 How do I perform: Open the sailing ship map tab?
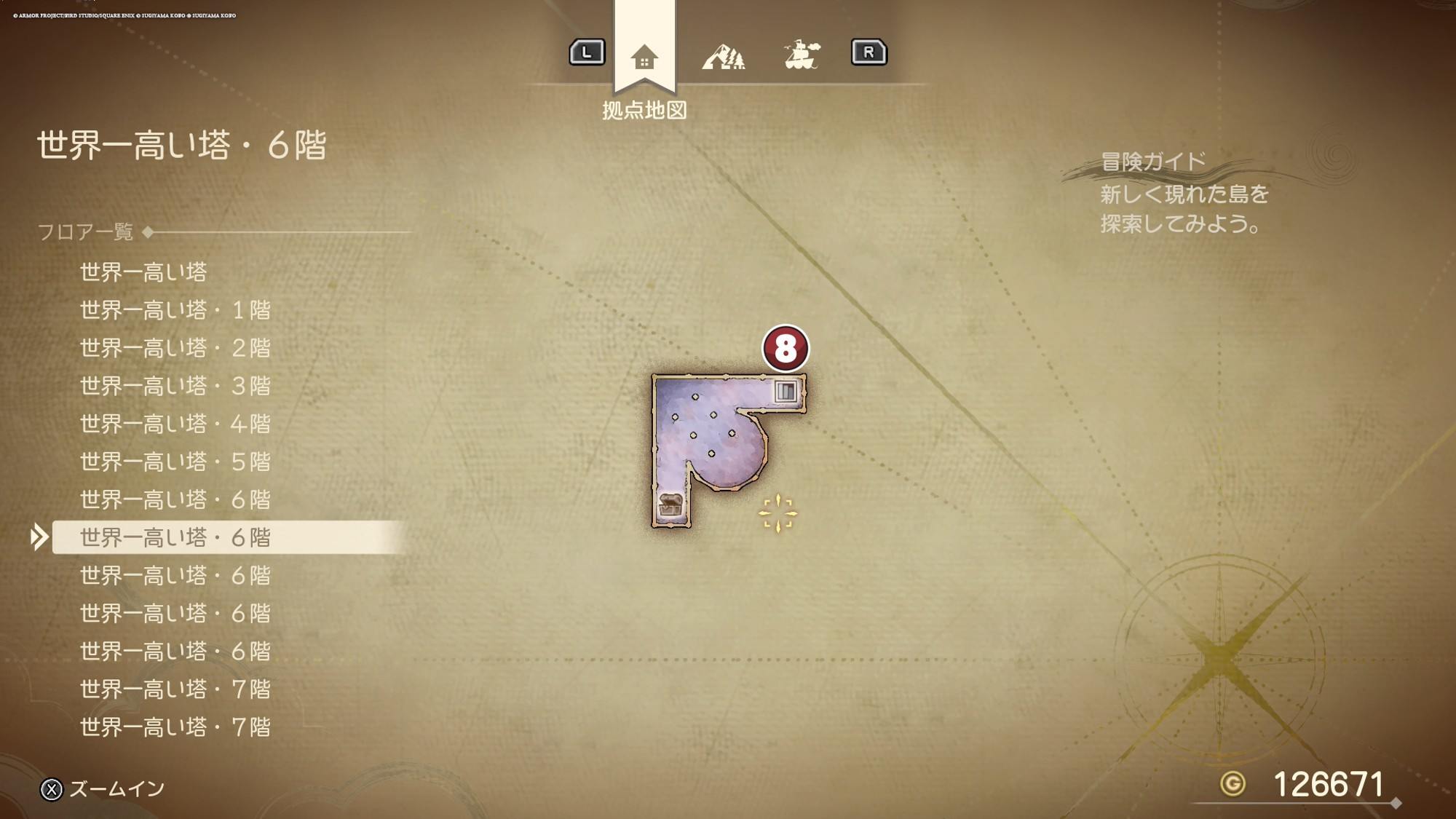pyautogui.click(x=802, y=55)
